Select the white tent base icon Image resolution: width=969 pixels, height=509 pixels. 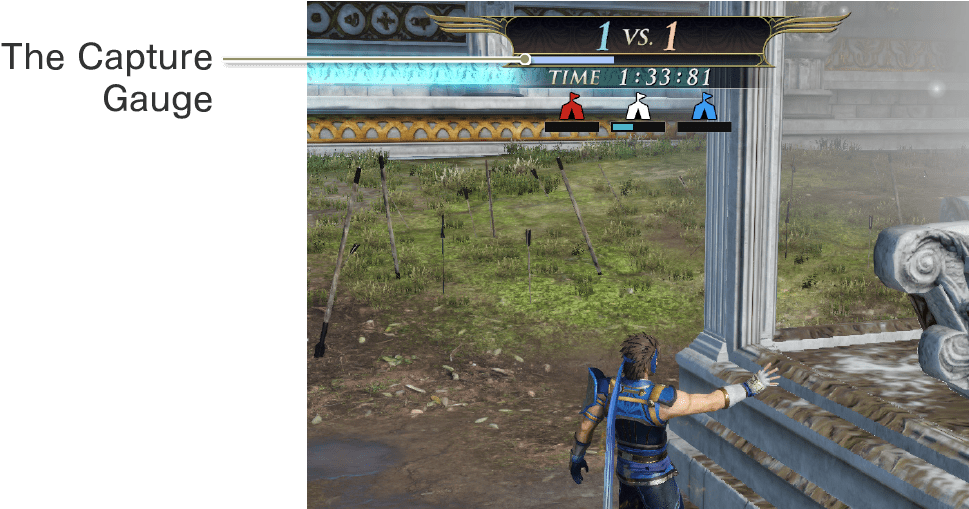[x=637, y=106]
